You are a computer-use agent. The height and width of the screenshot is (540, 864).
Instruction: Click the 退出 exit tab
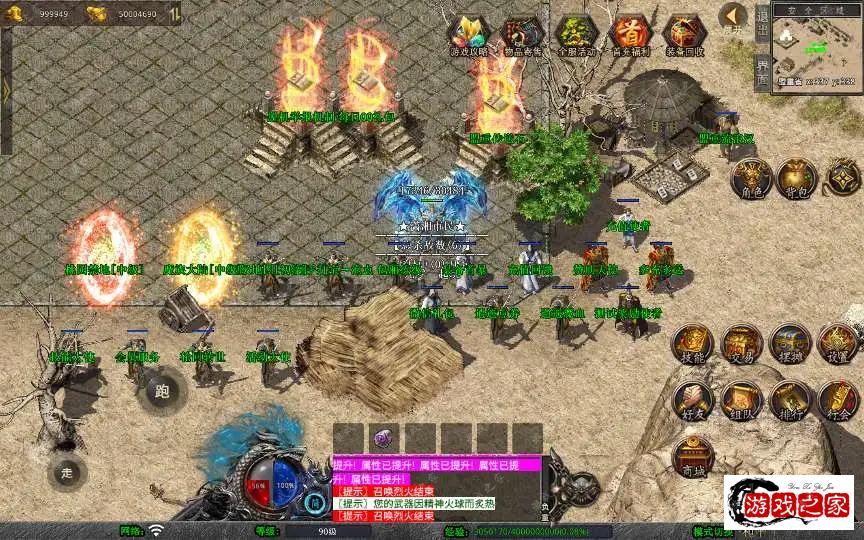point(762,22)
